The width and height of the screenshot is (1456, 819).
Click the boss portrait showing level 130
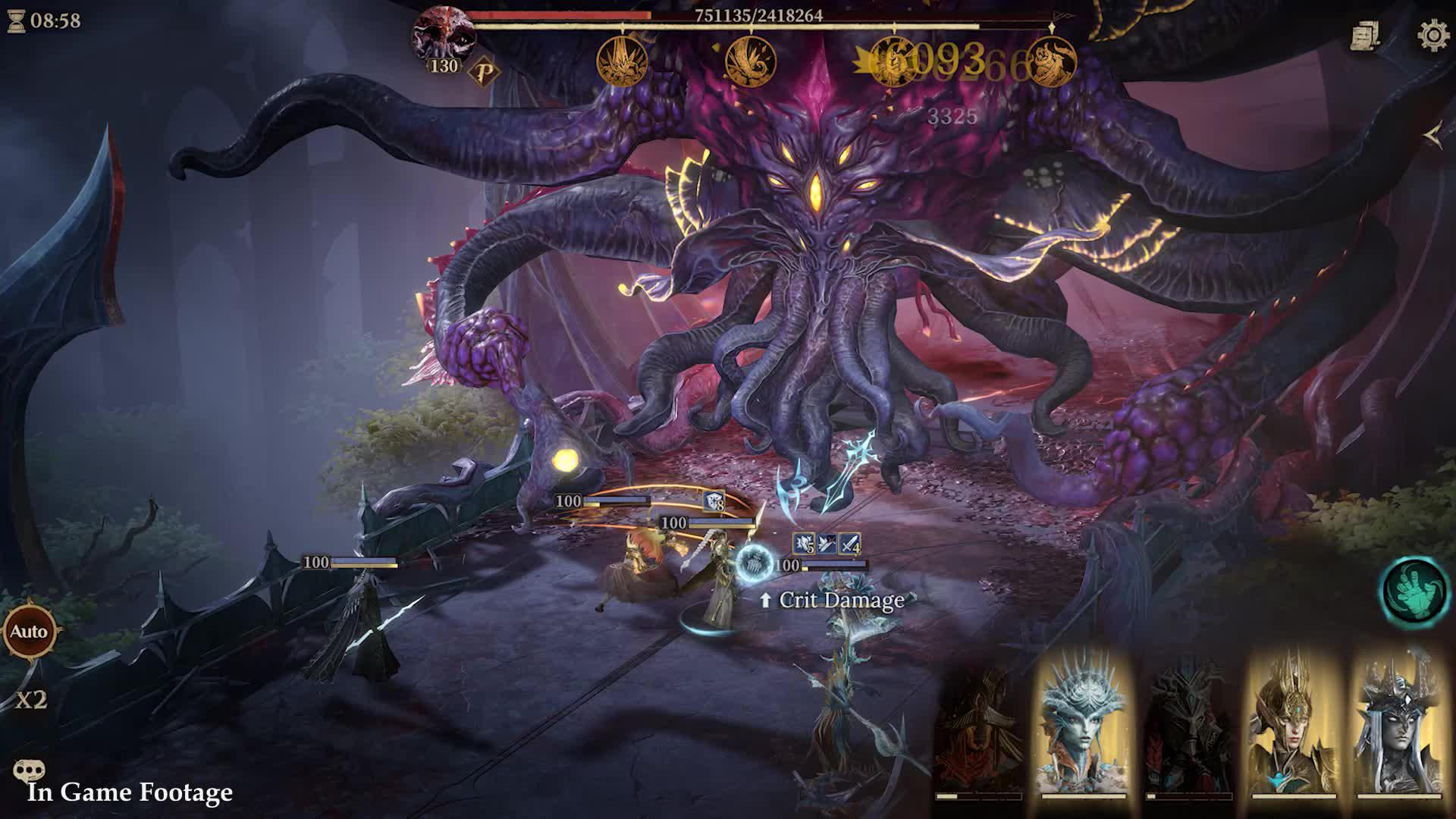click(x=443, y=36)
